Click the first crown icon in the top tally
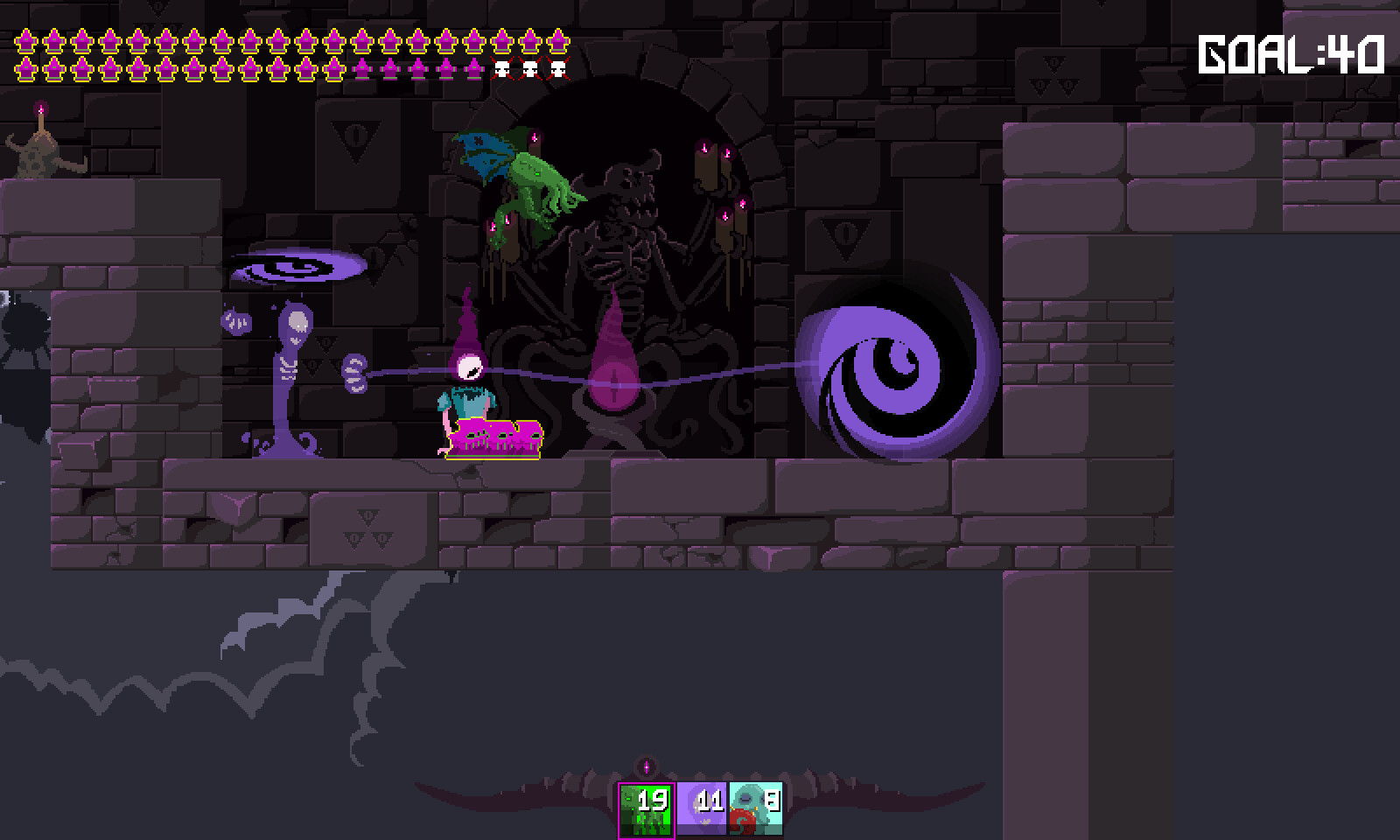Image resolution: width=1400 pixels, height=840 pixels. coord(26,39)
